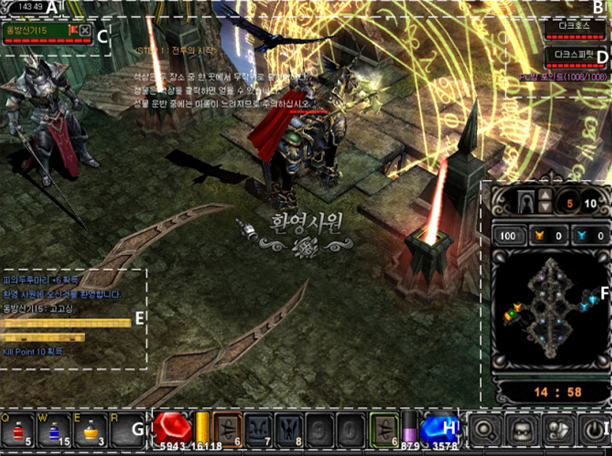Select the green-bordered active skill icon

384,429
